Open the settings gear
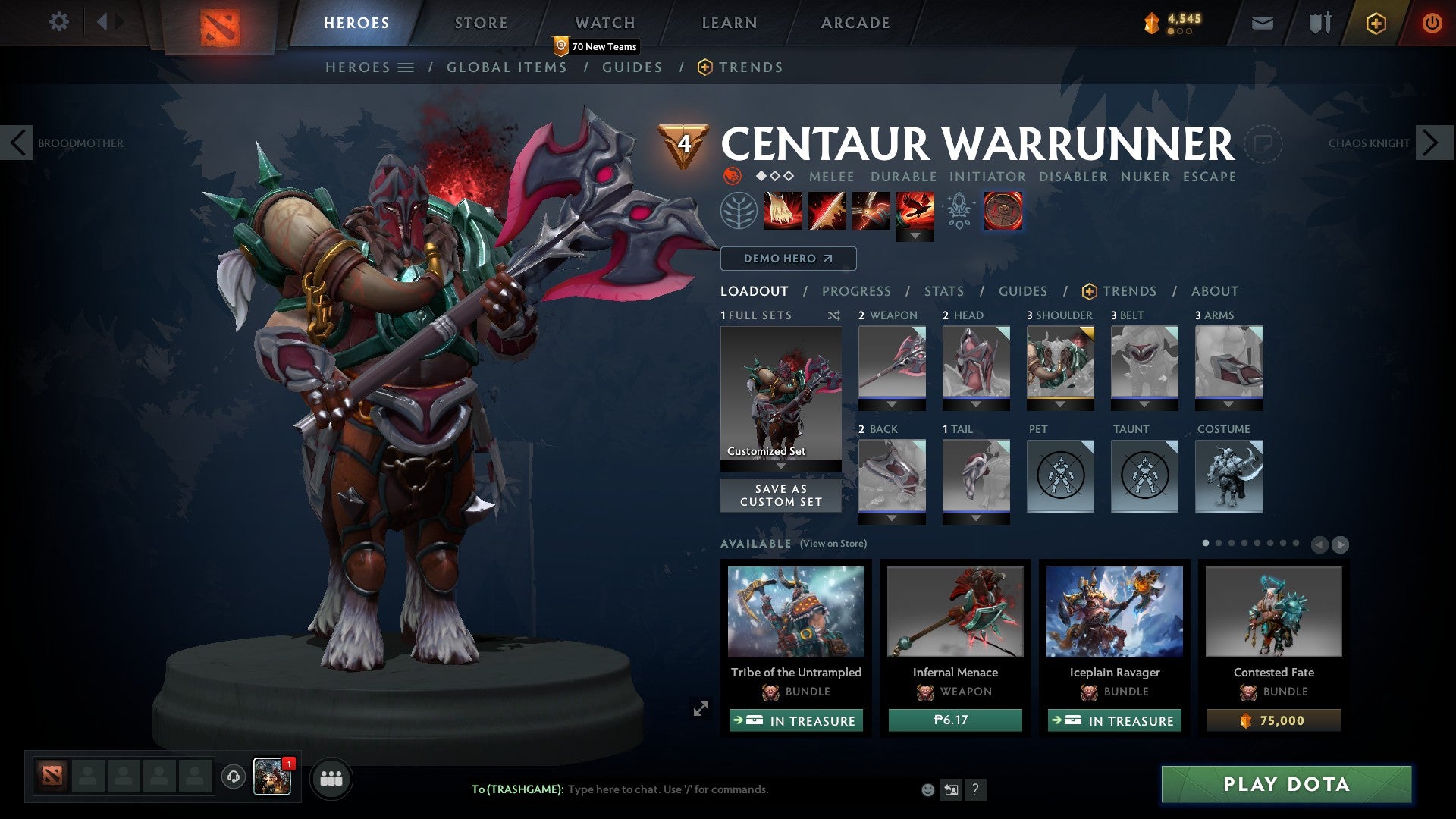The height and width of the screenshot is (819, 1456). pos(58,22)
